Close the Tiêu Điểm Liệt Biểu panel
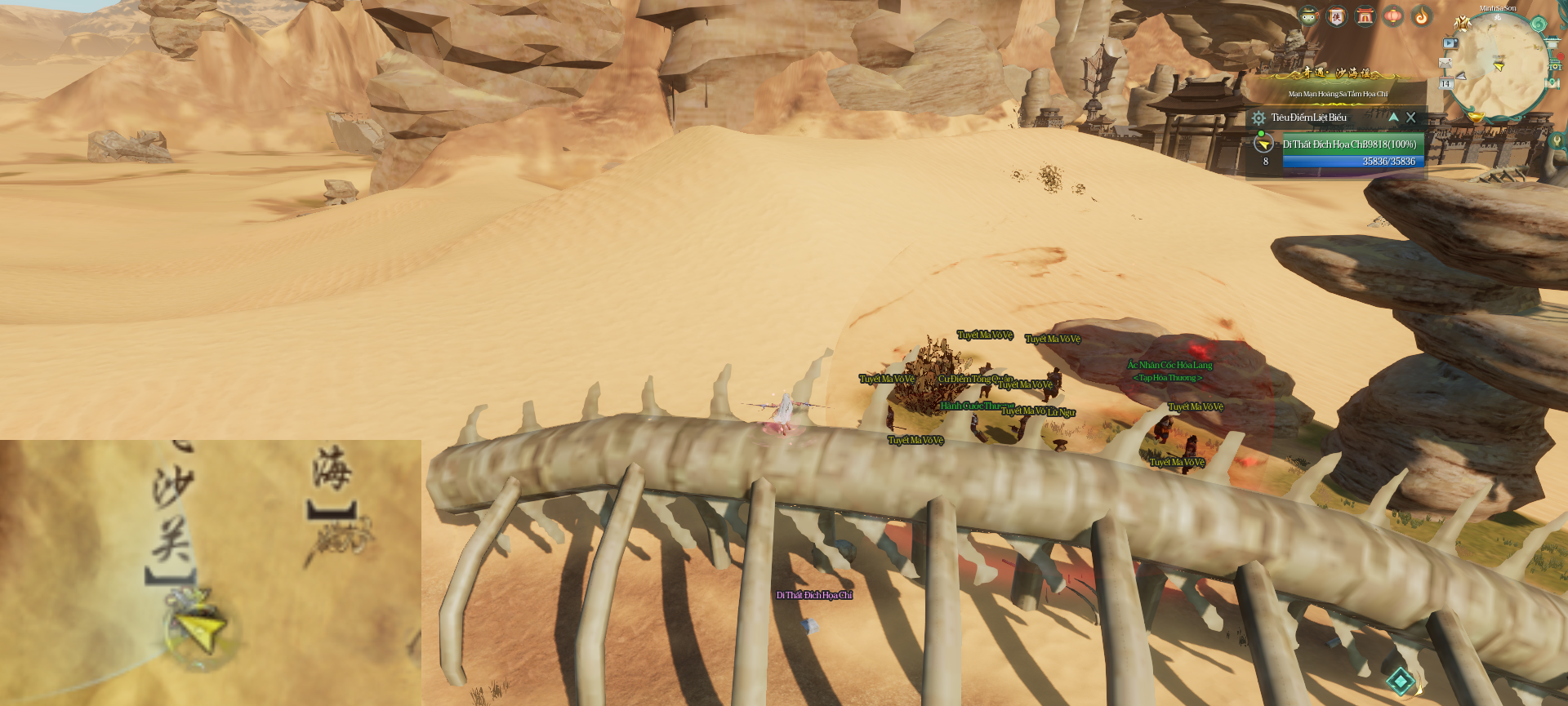This screenshot has height=706, width=1568. coord(1410,118)
